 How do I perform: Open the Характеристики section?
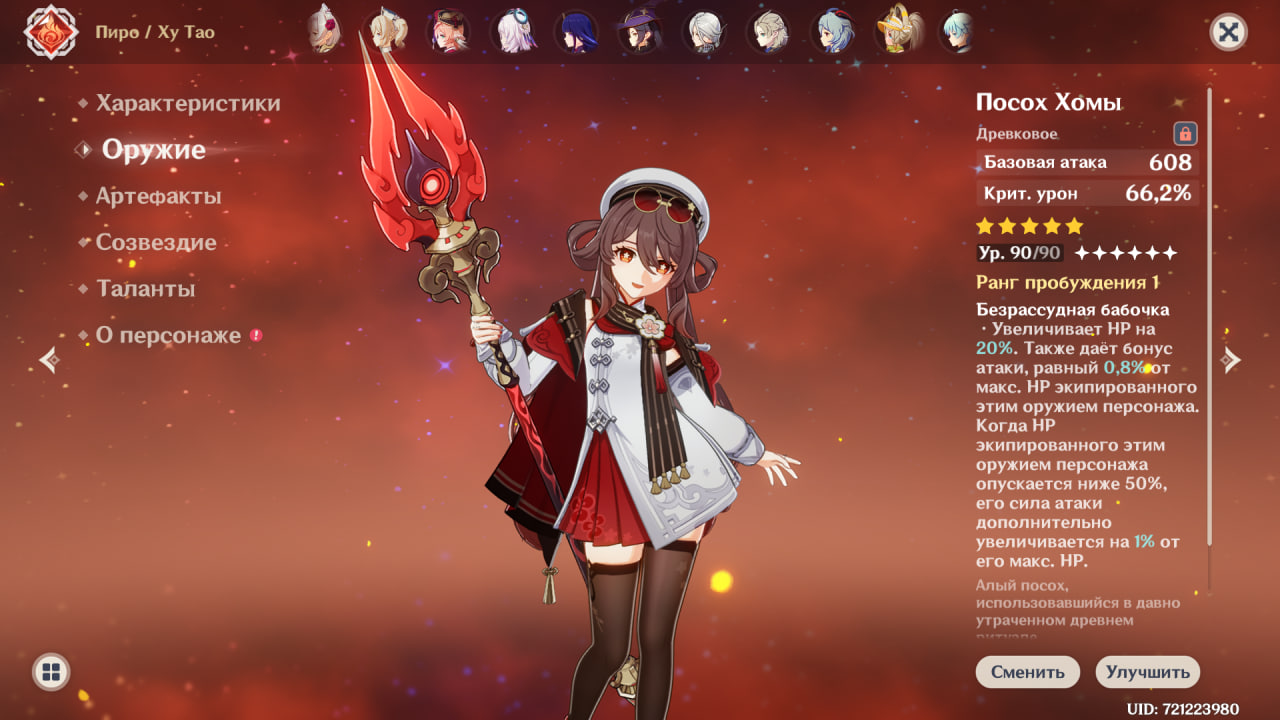coord(188,104)
